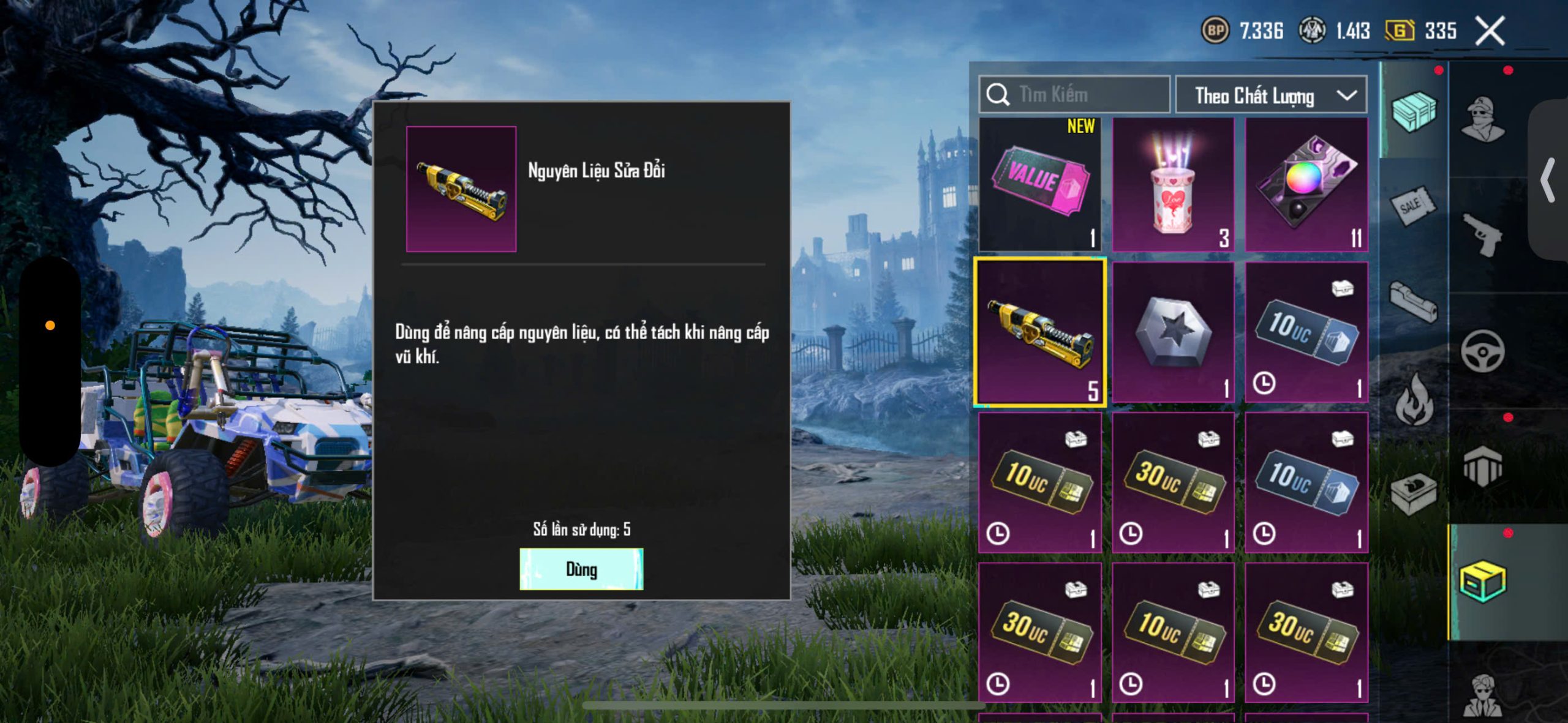Show the pistol weapons category
Image resolution: width=1568 pixels, height=723 pixels.
coord(1482,234)
